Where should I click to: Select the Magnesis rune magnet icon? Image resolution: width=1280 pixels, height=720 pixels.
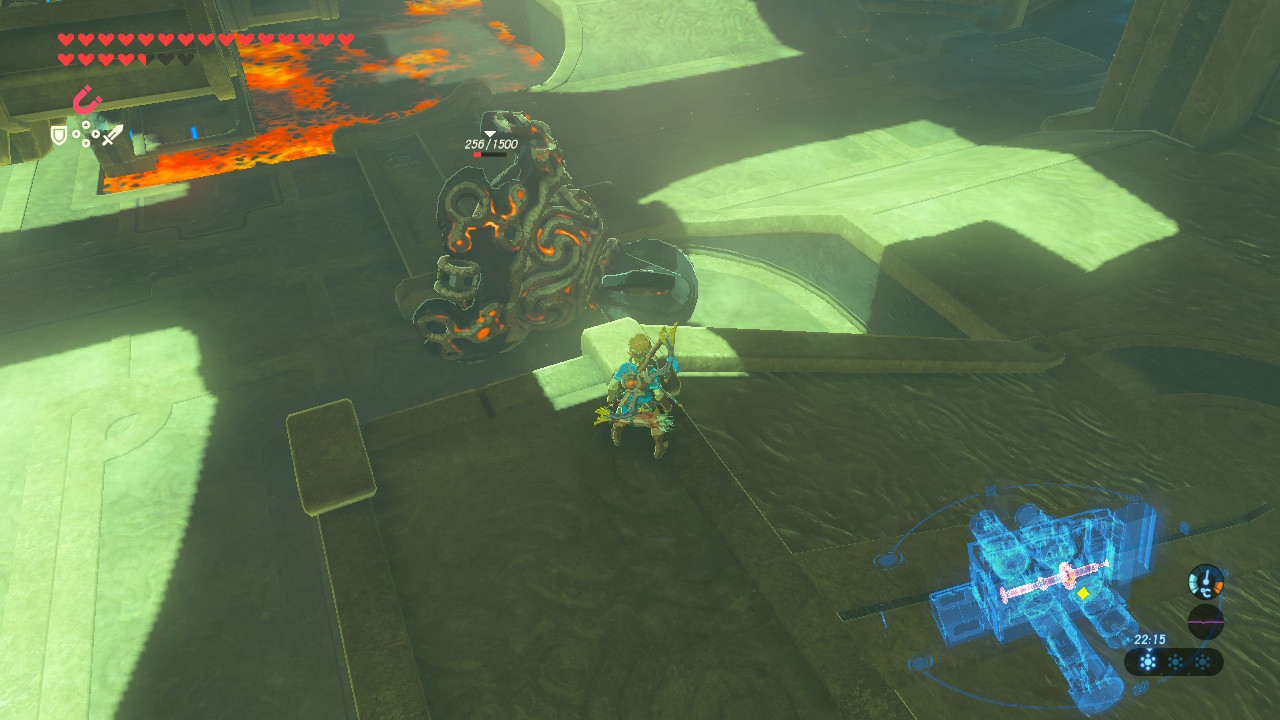pos(88,100)
